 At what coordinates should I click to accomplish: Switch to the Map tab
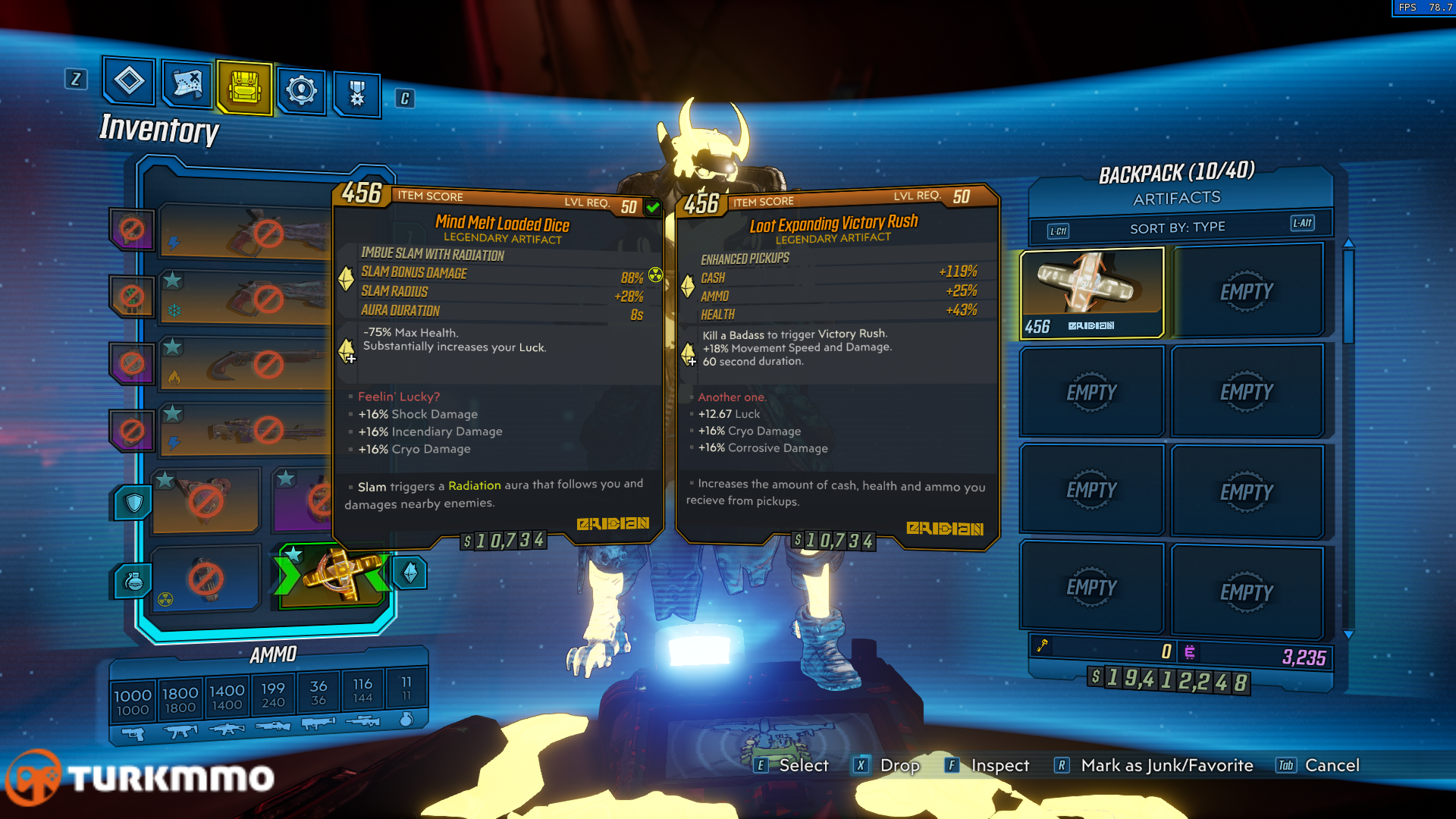187,83
